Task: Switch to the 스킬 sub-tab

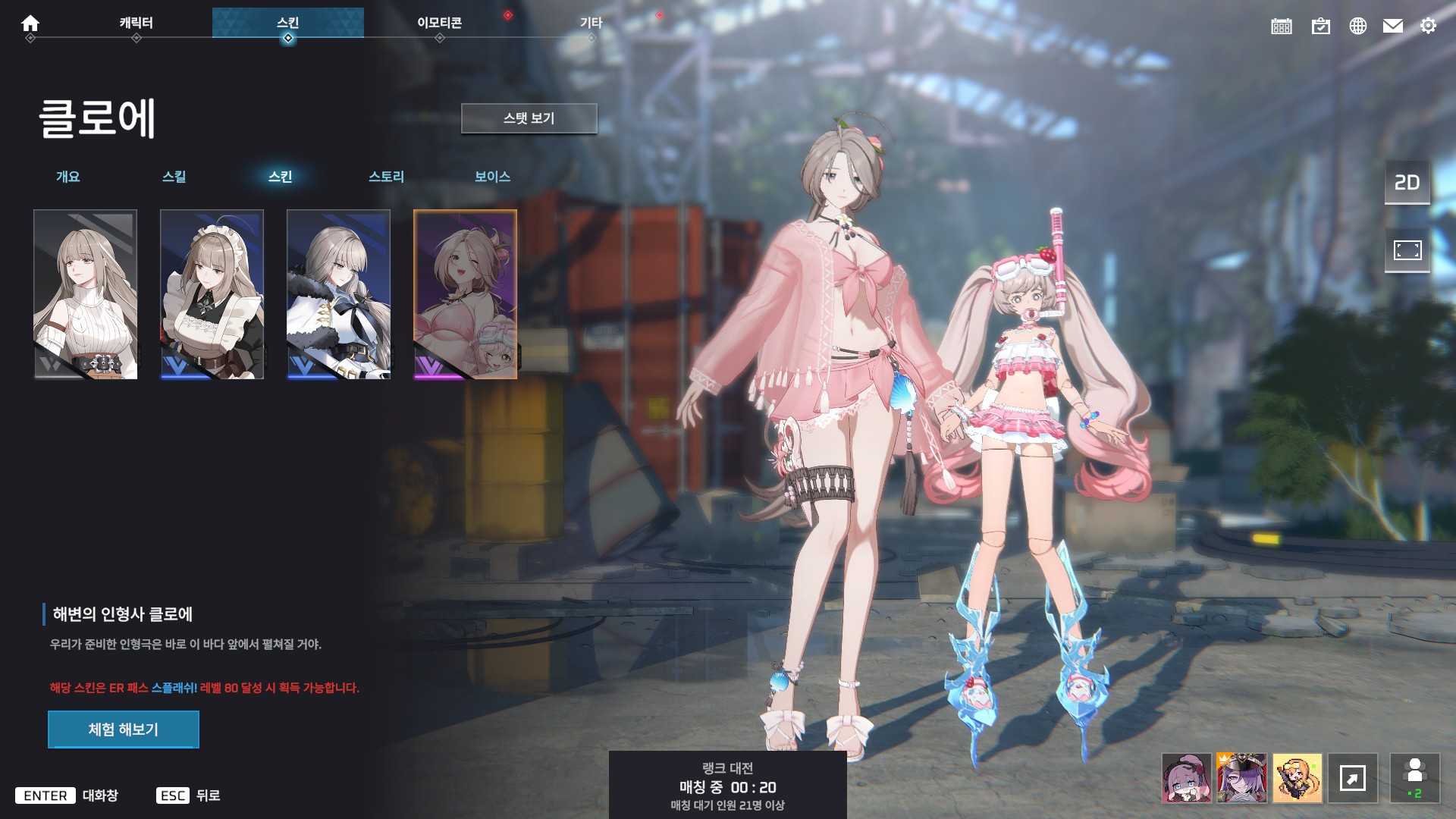Action: 174,177
